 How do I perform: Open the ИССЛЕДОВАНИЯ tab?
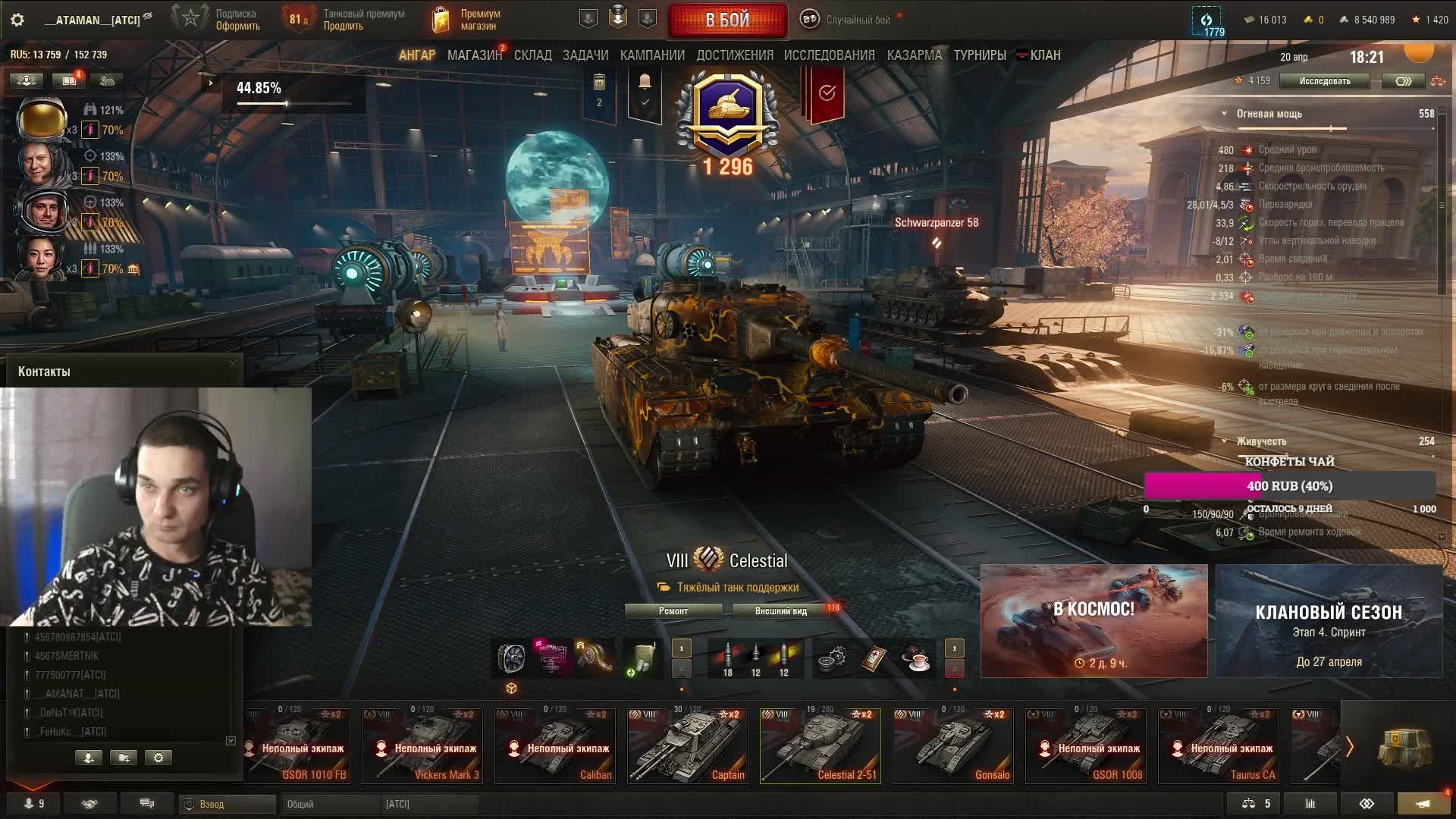829,55
